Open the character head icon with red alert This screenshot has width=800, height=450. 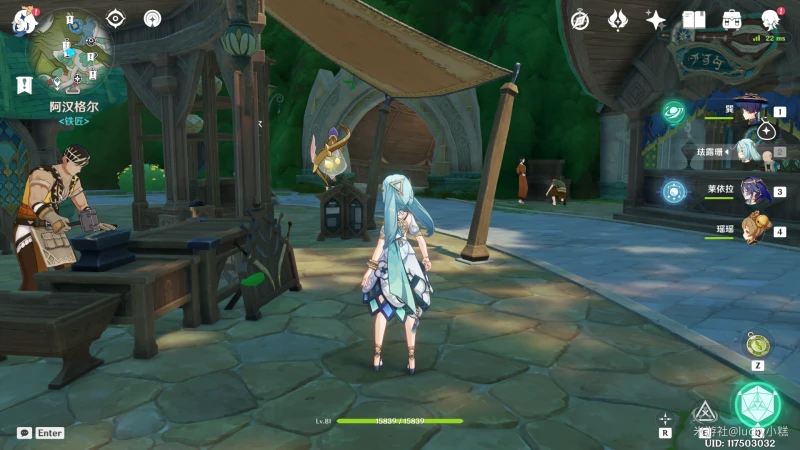tap(770, 19)
